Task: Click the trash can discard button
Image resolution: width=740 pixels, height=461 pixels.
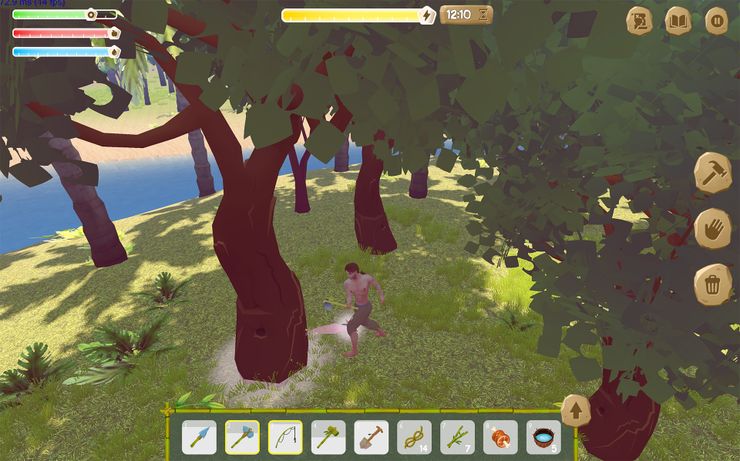Action: coord(713,284)
